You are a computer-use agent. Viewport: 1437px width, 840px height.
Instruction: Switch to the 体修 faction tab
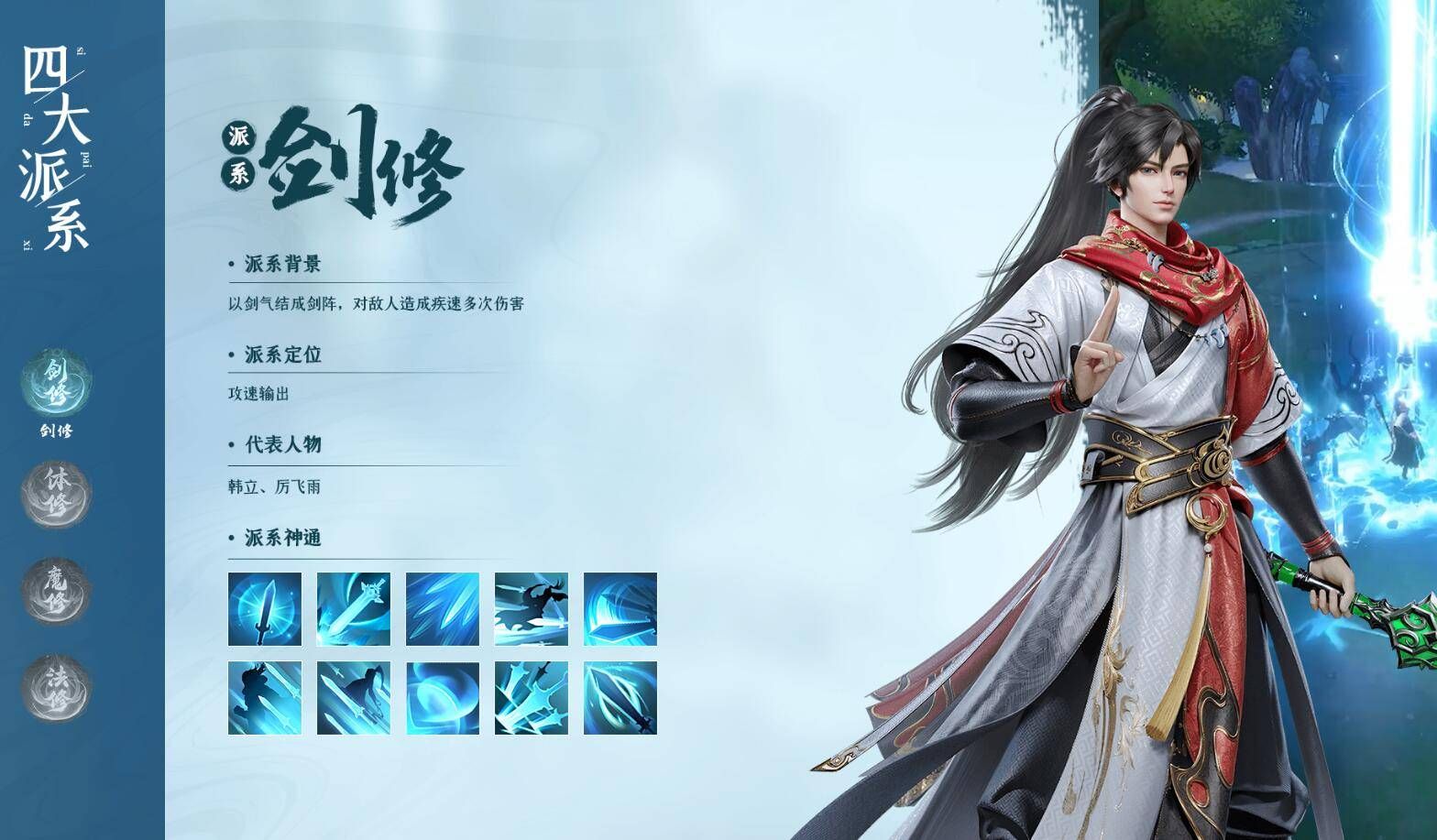(57, 492)
